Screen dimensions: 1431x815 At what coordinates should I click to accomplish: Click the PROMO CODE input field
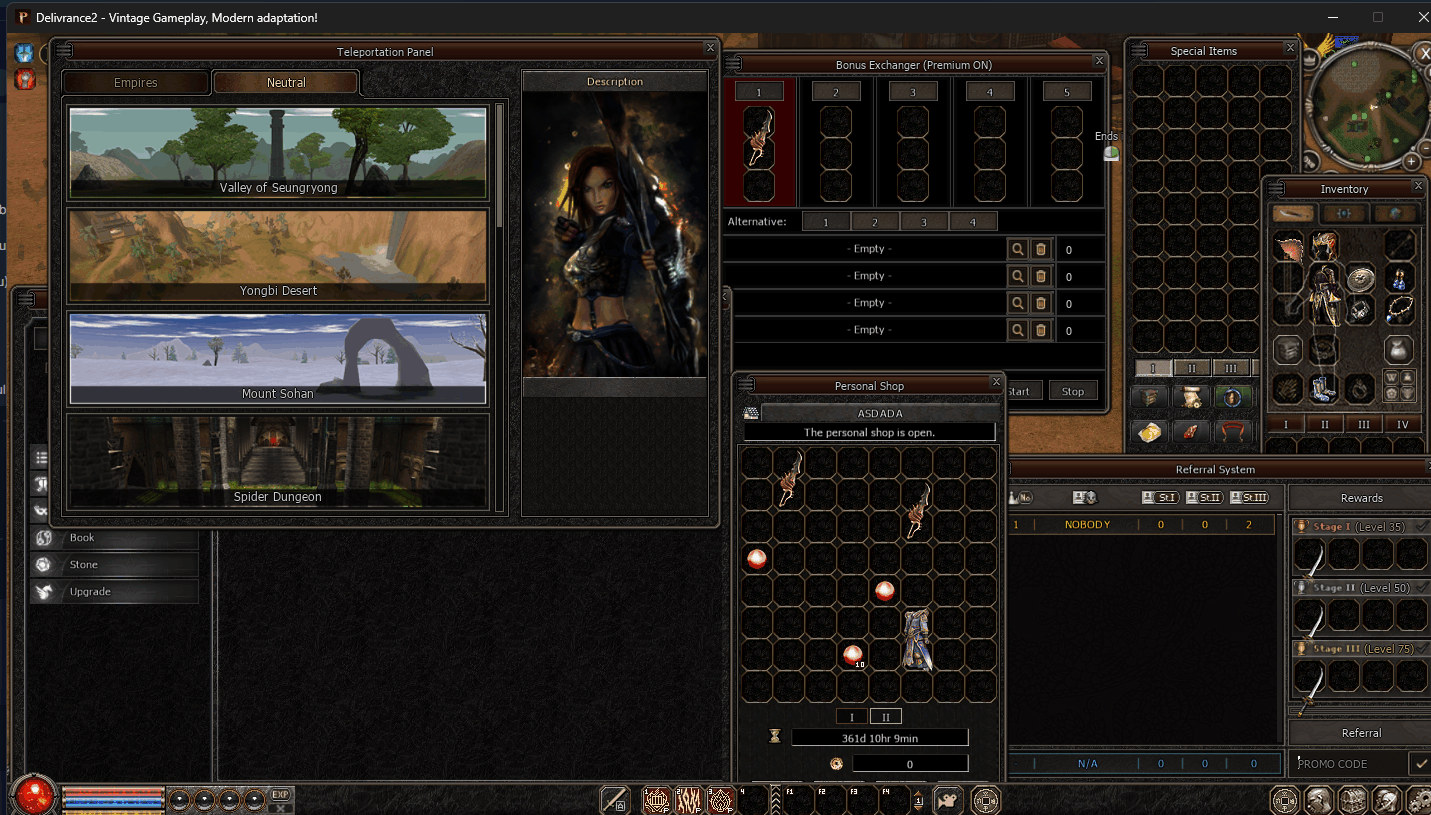click(x=1348, y=764)
